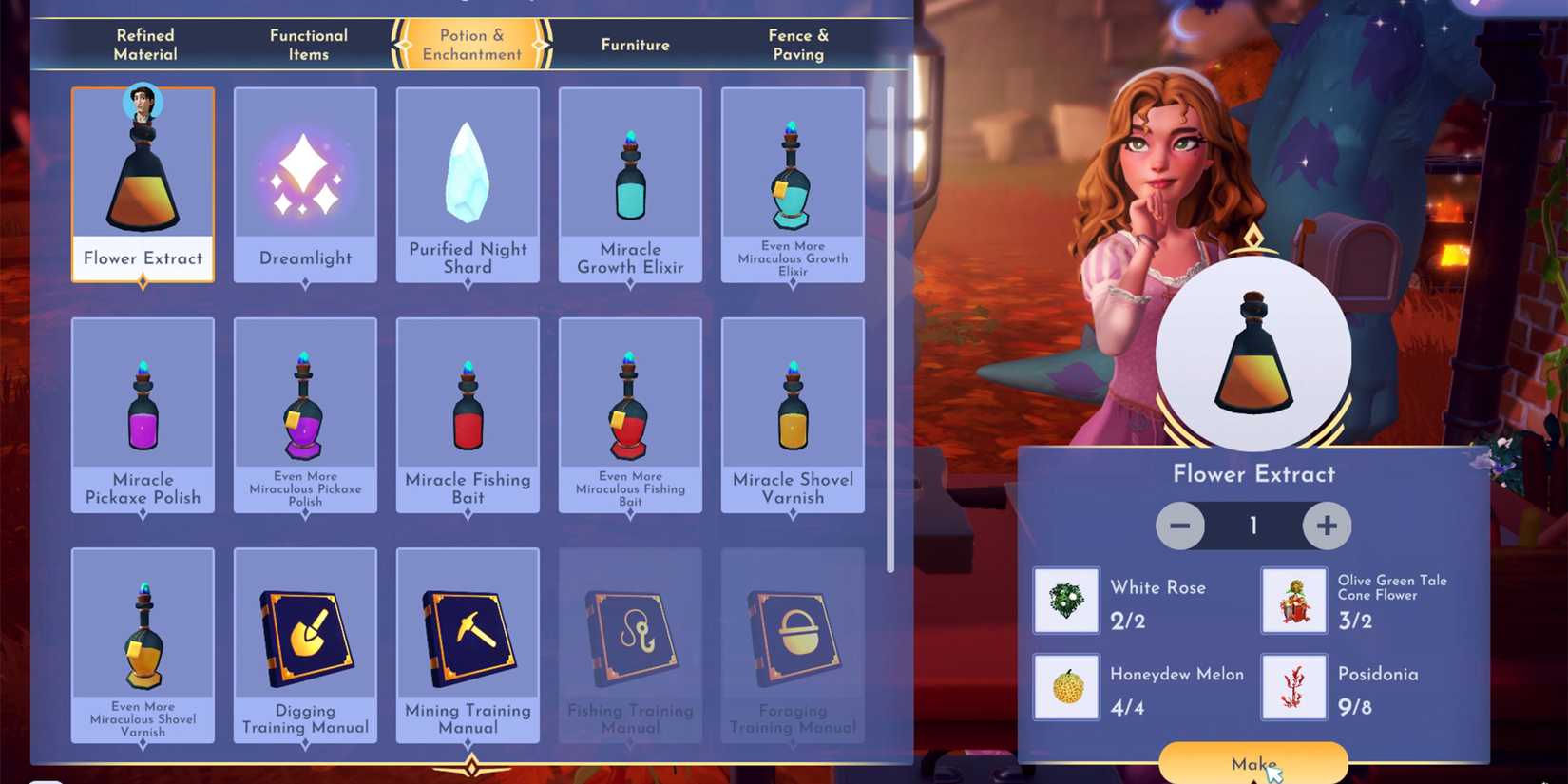Switch to the Fence & Paving tab
Screen dimensions: 1568x784
[x=798, y=44]
